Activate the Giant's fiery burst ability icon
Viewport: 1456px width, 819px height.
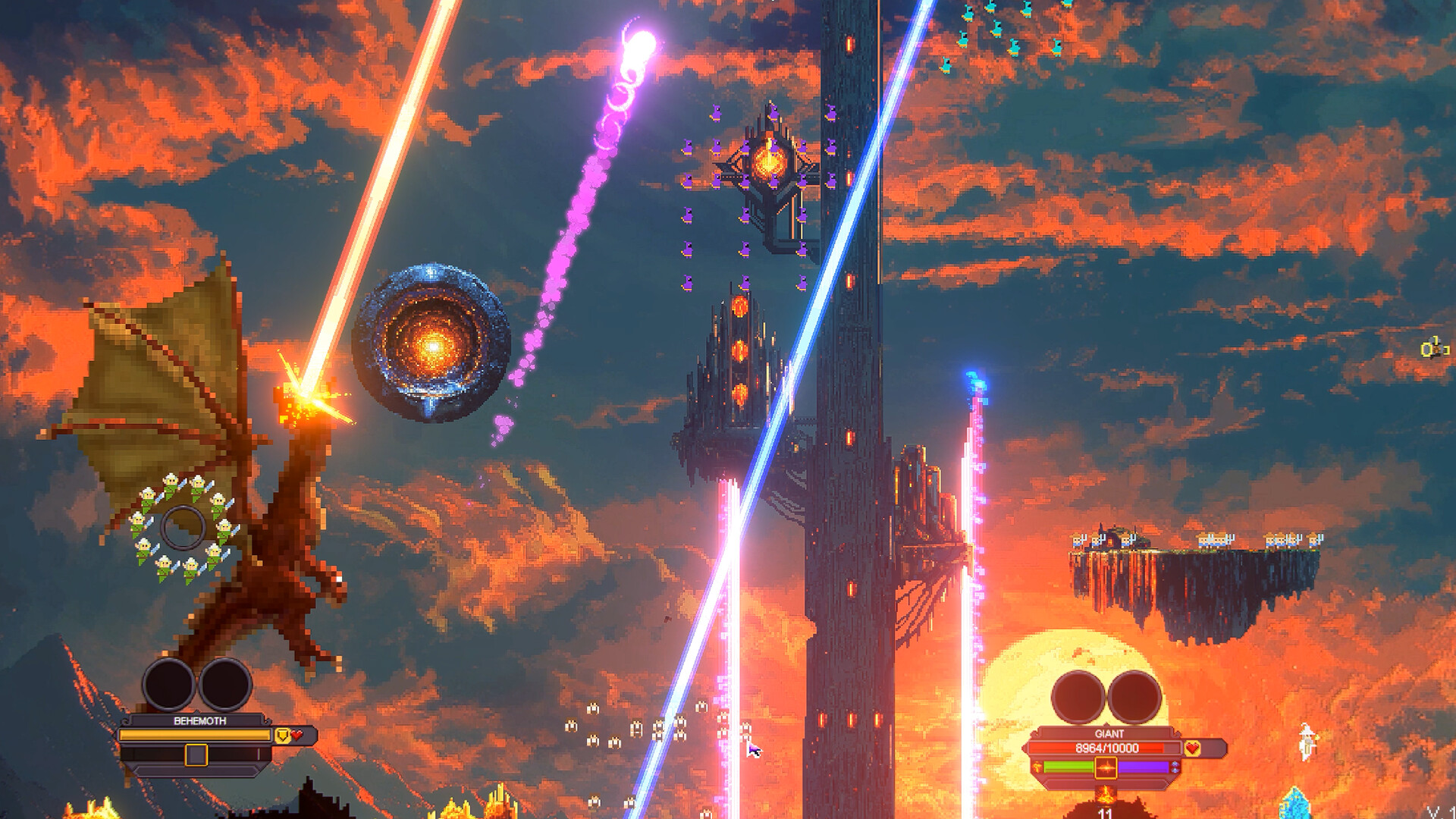click(1106, 767)
